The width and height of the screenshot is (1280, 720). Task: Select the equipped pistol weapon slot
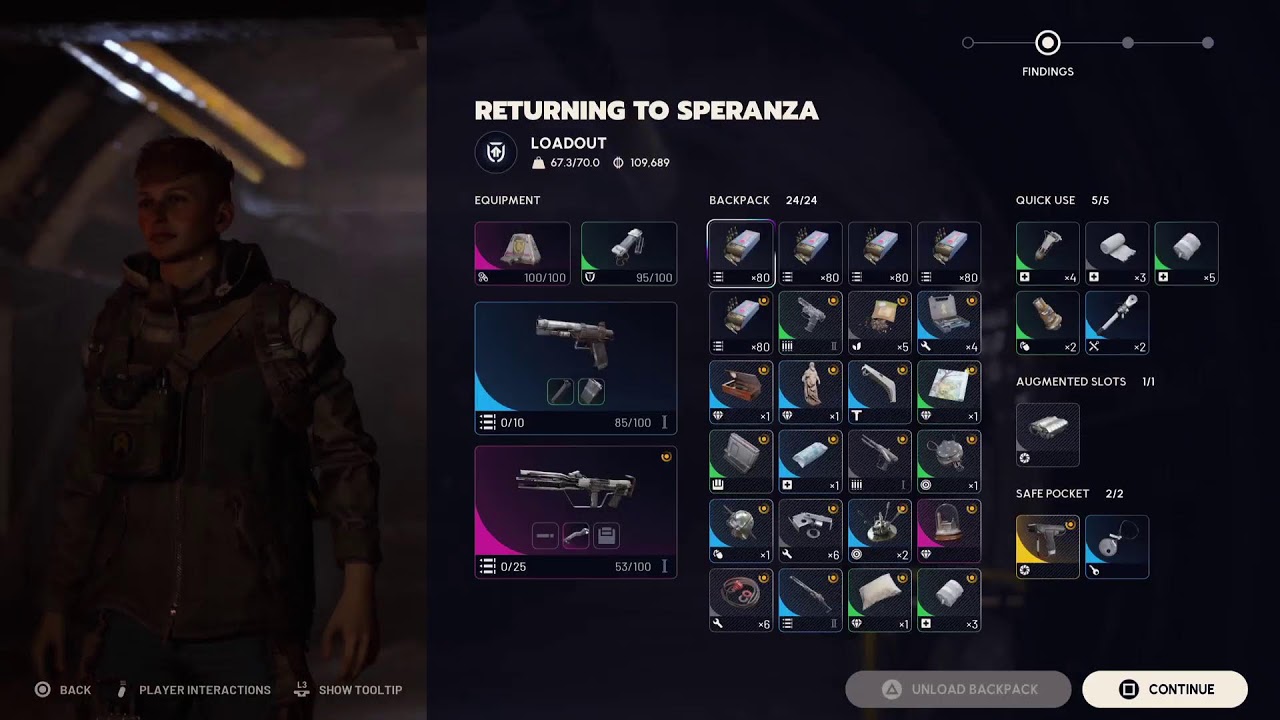pos(575,367)
